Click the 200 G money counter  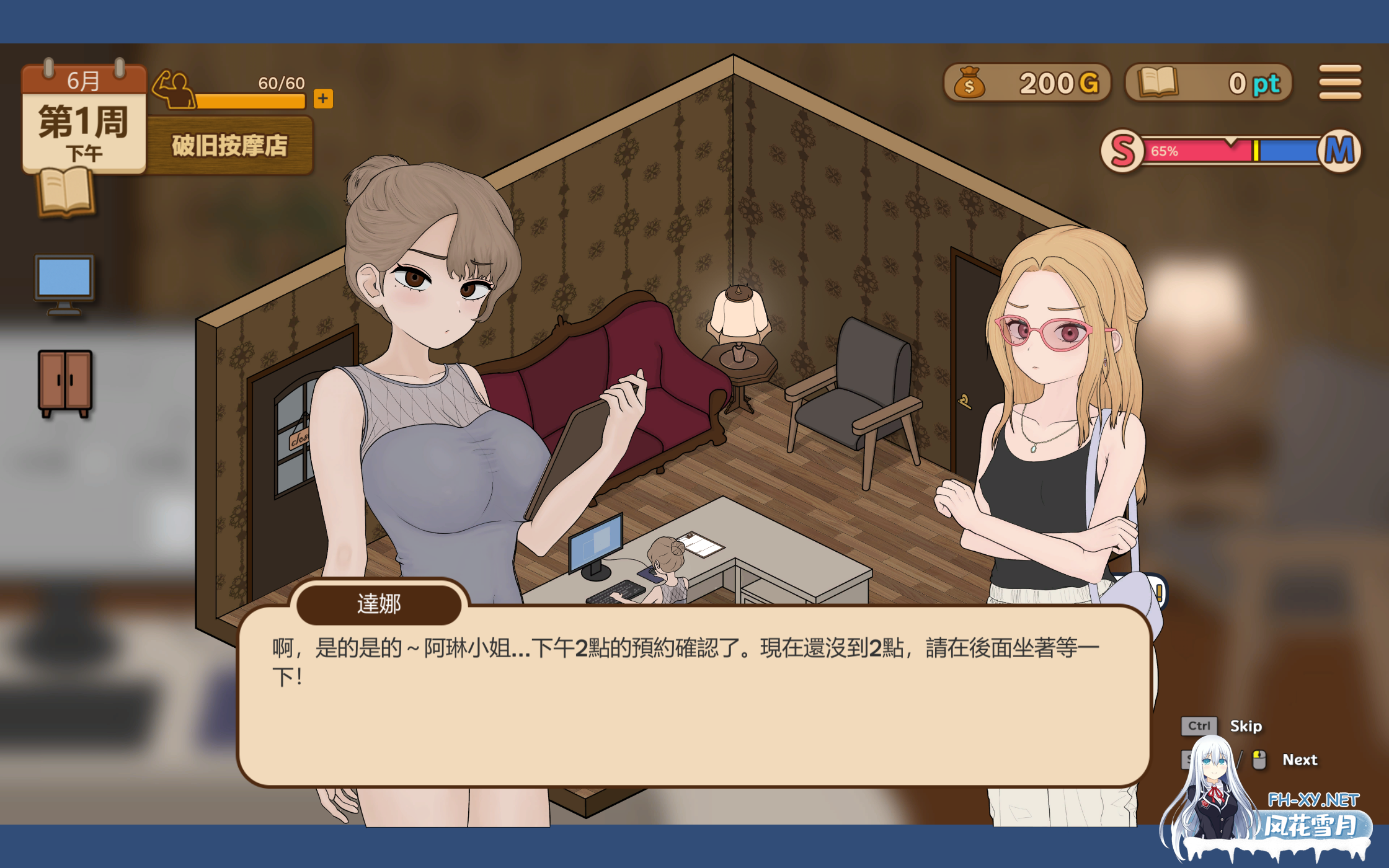1027,83
